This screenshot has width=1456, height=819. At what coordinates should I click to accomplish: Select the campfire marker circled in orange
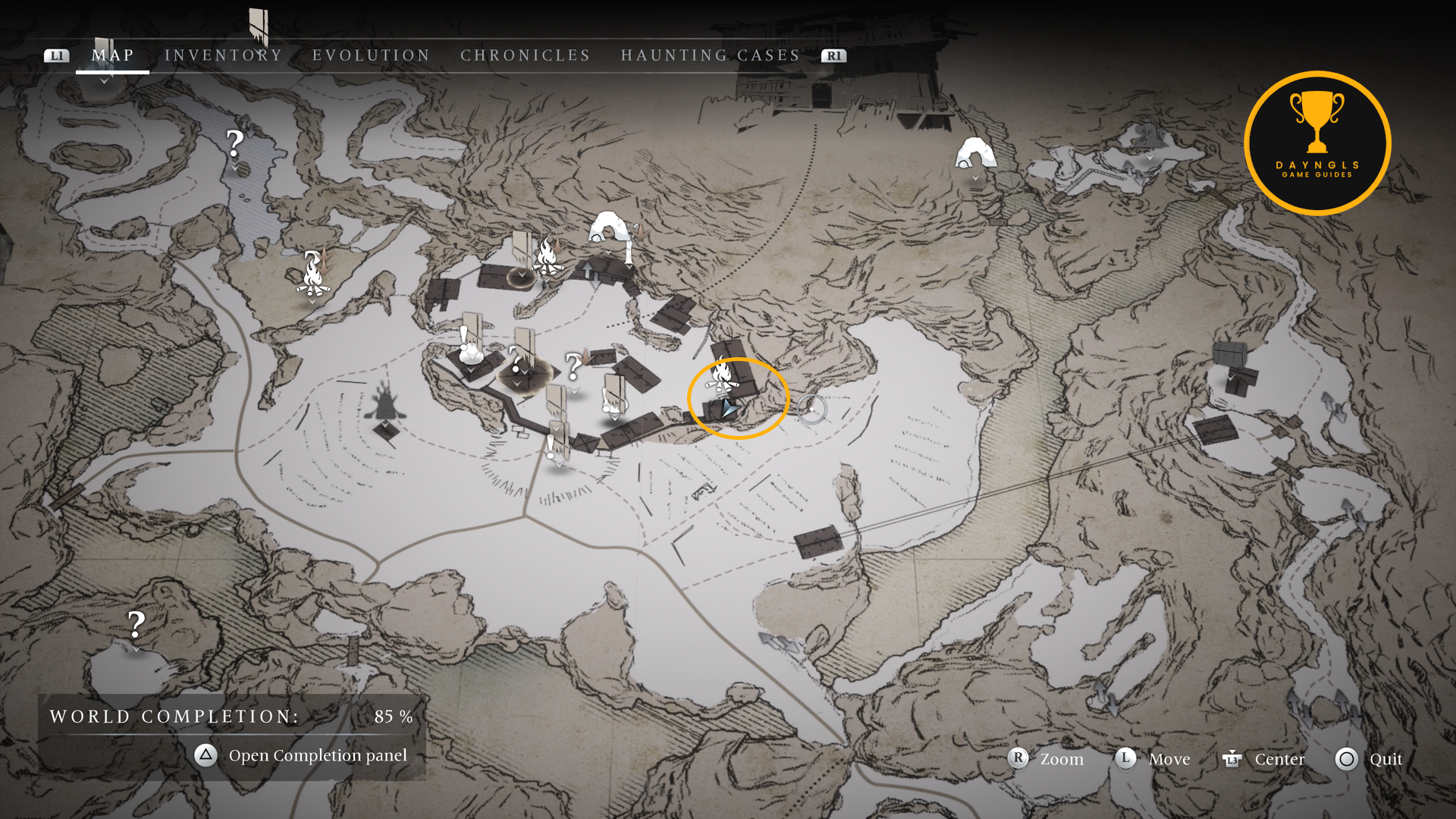721,376
